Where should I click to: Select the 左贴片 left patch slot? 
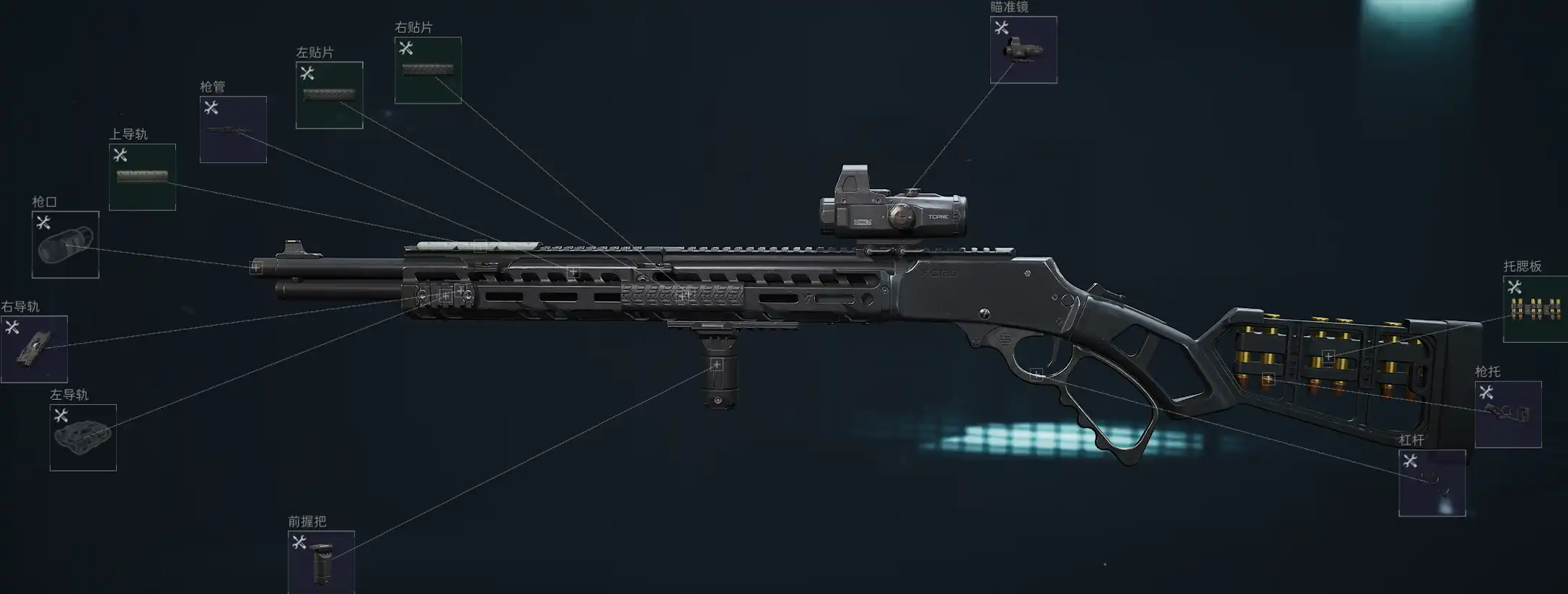pyautogui.click(x=329, y=95)
